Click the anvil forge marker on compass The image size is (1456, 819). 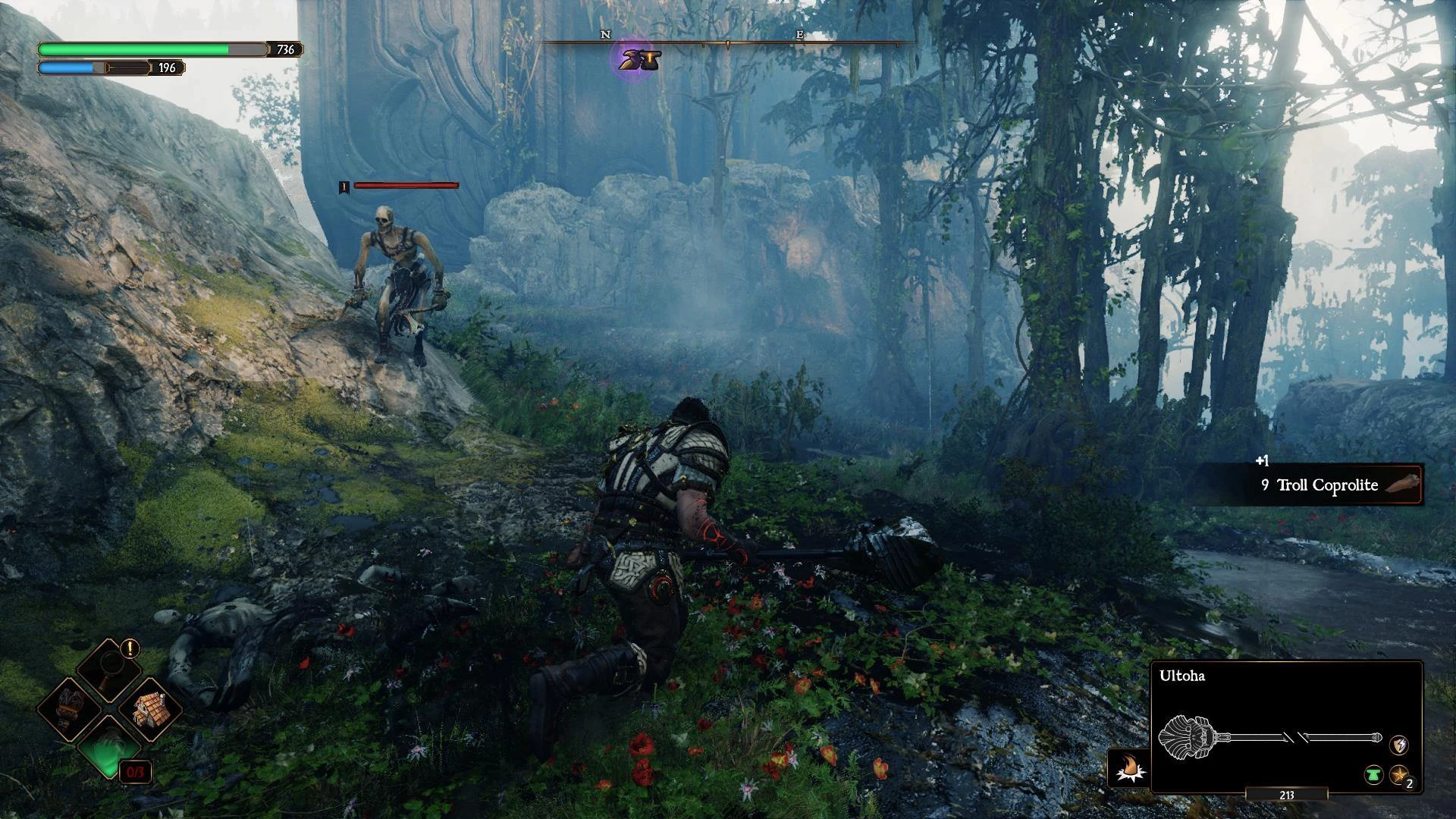tap(639, 58)
